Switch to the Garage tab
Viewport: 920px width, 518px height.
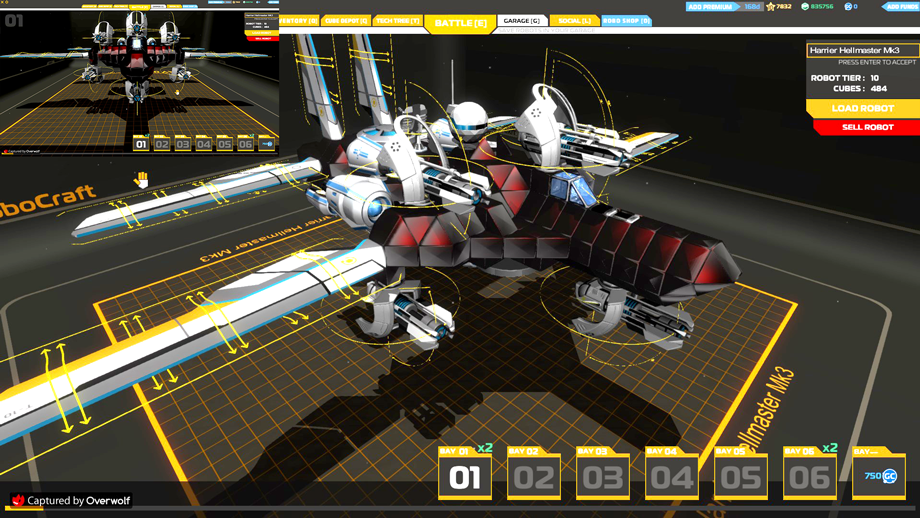pos(522,21)
